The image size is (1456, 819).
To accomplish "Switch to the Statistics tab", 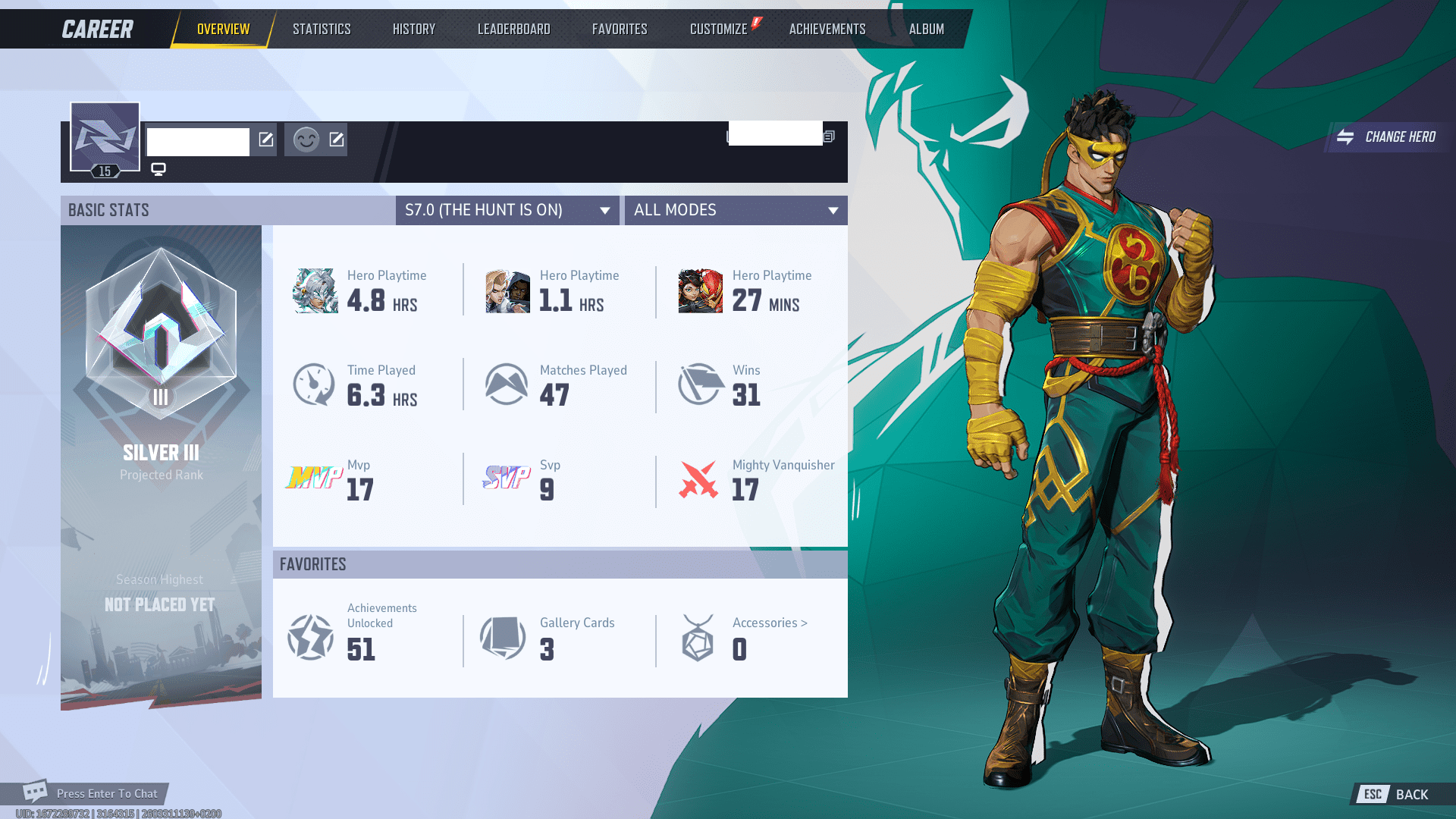I will coord(322,28).
